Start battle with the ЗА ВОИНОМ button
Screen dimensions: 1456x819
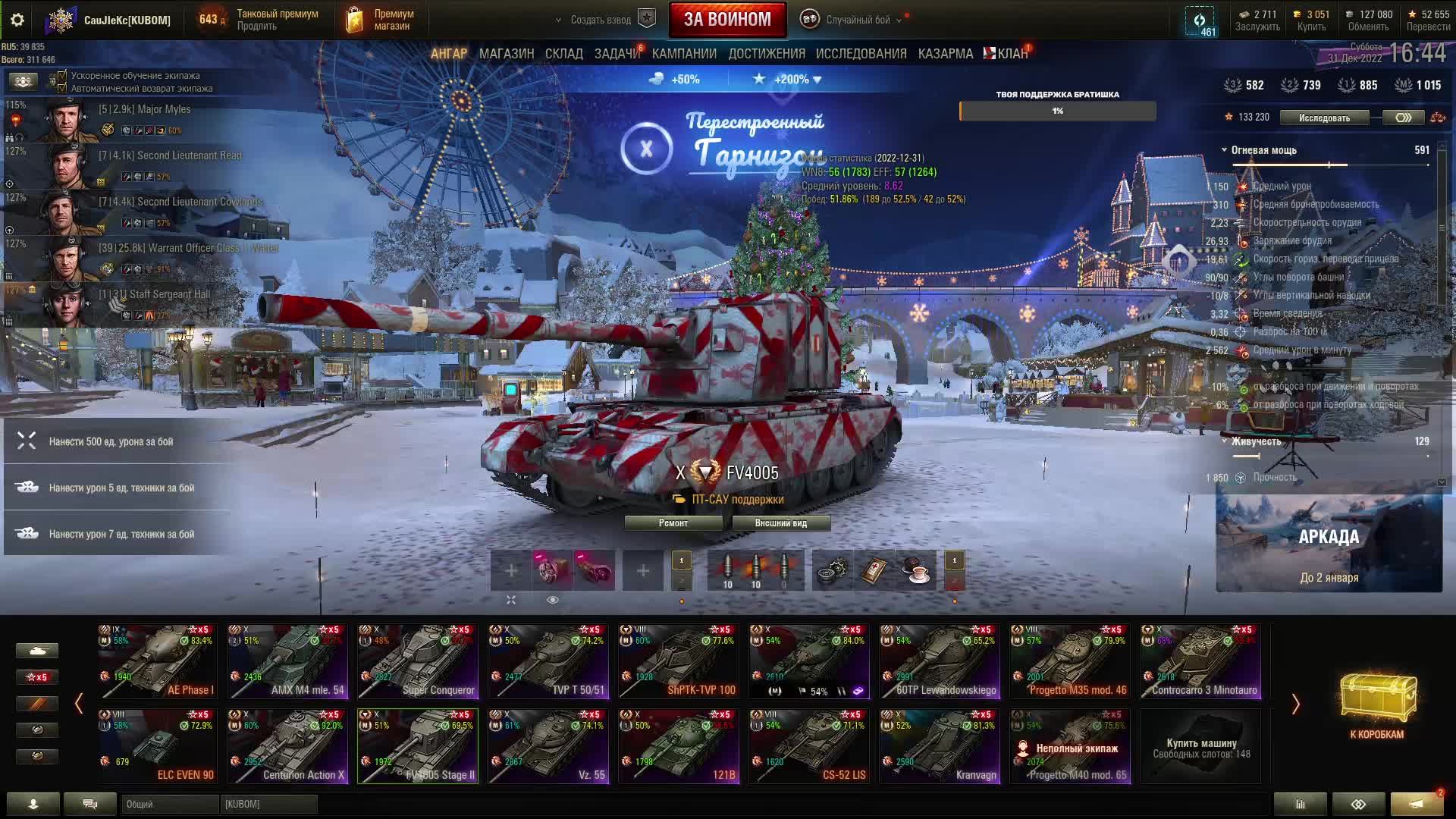[727, 20]
